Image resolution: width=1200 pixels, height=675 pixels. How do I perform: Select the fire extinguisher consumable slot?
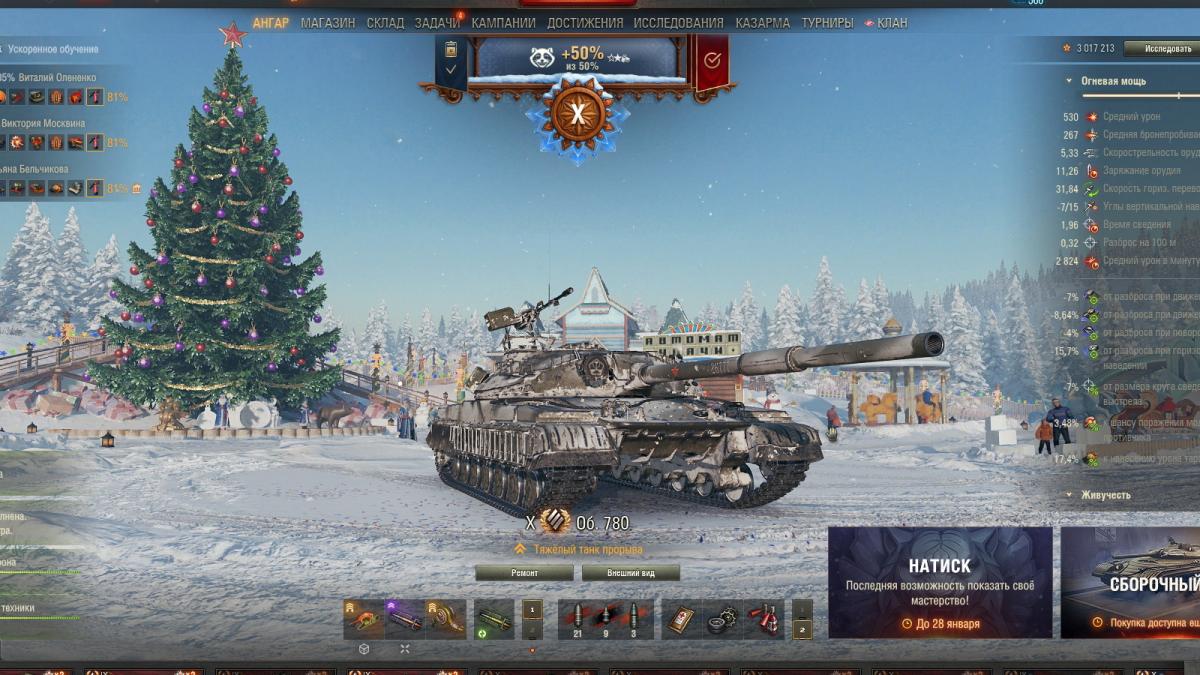[x=765, y=619]
